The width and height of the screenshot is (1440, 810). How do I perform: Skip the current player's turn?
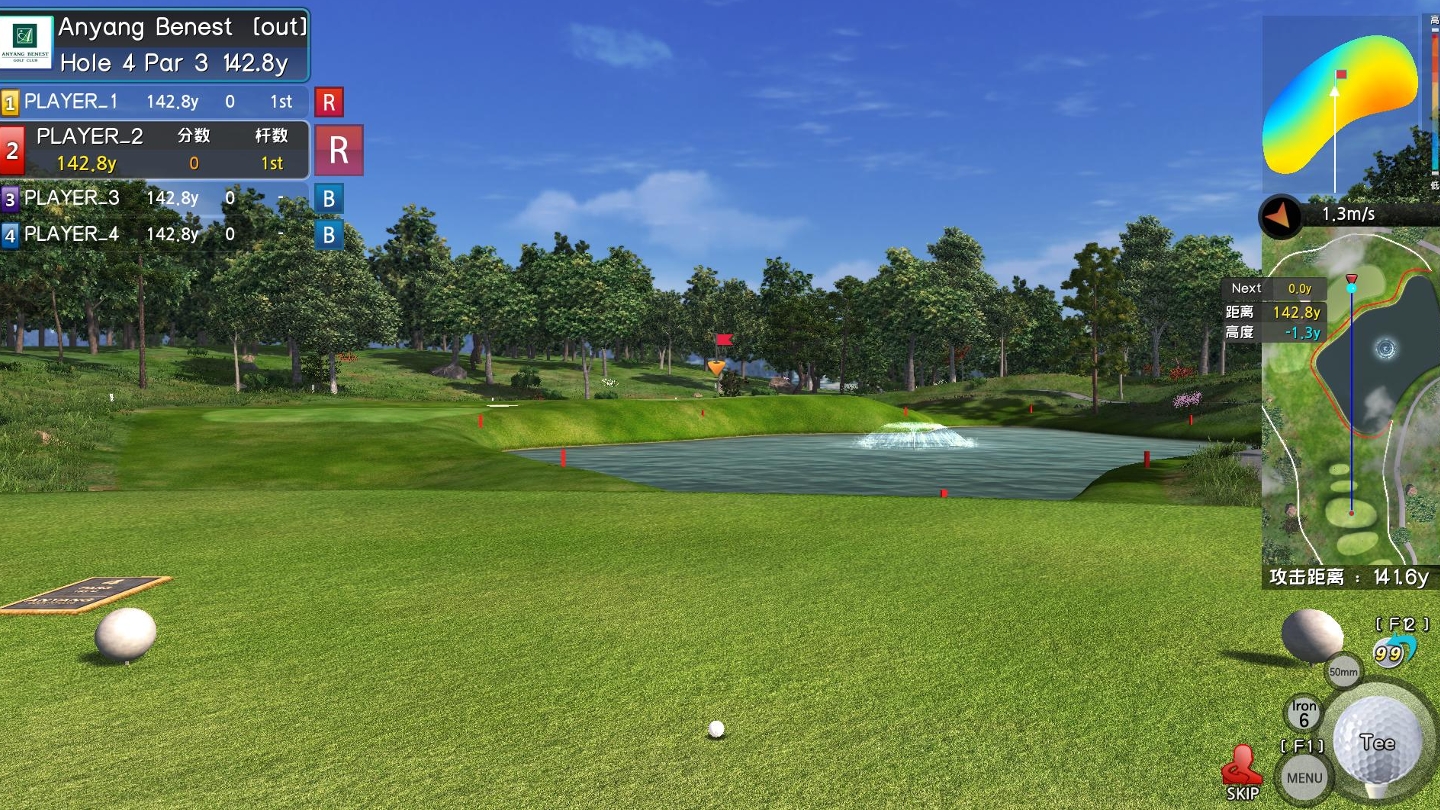pos(1242,773)
